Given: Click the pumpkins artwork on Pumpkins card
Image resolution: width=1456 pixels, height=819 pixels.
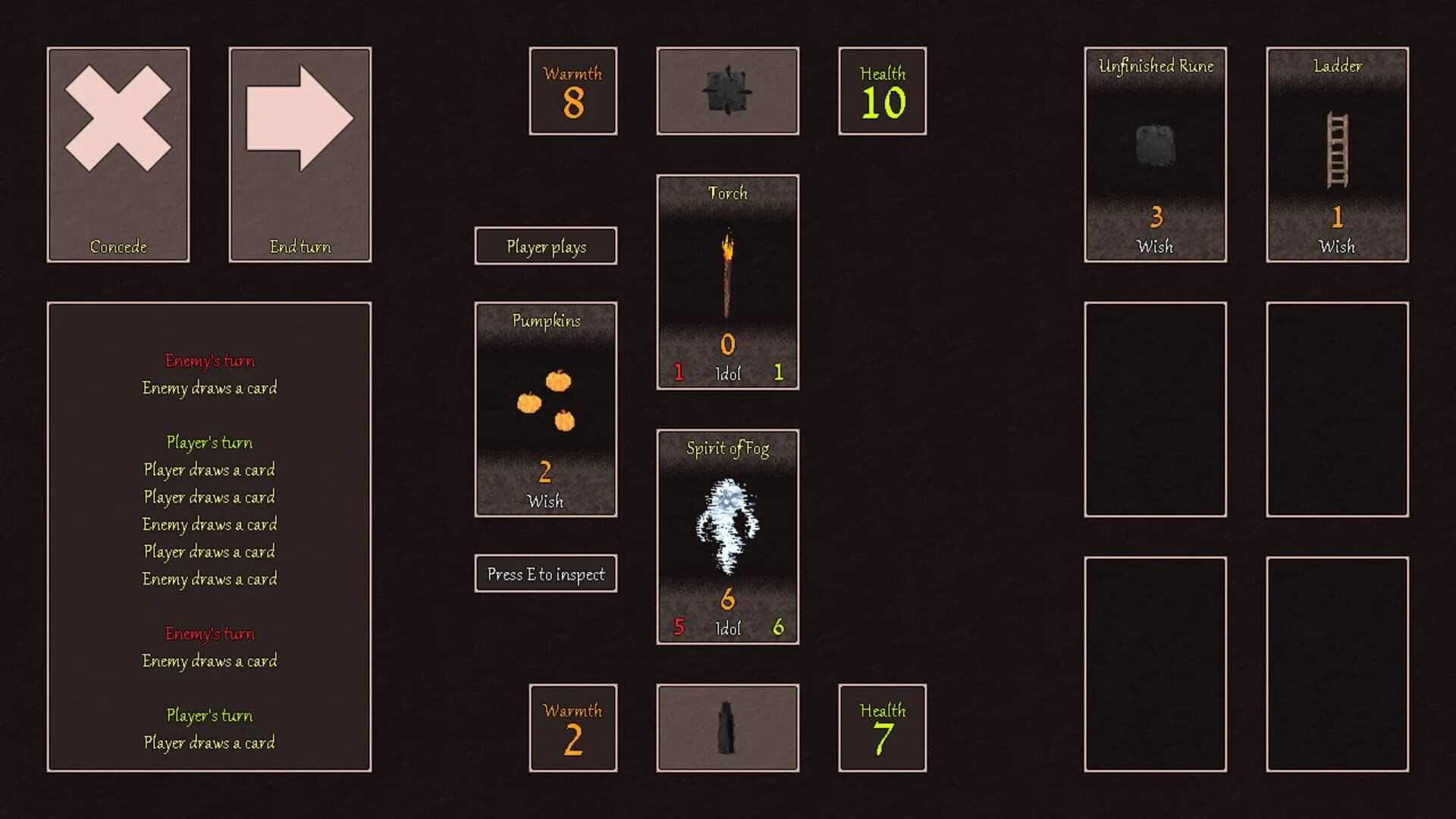Looking at the screenshot, I should [545, 402].
